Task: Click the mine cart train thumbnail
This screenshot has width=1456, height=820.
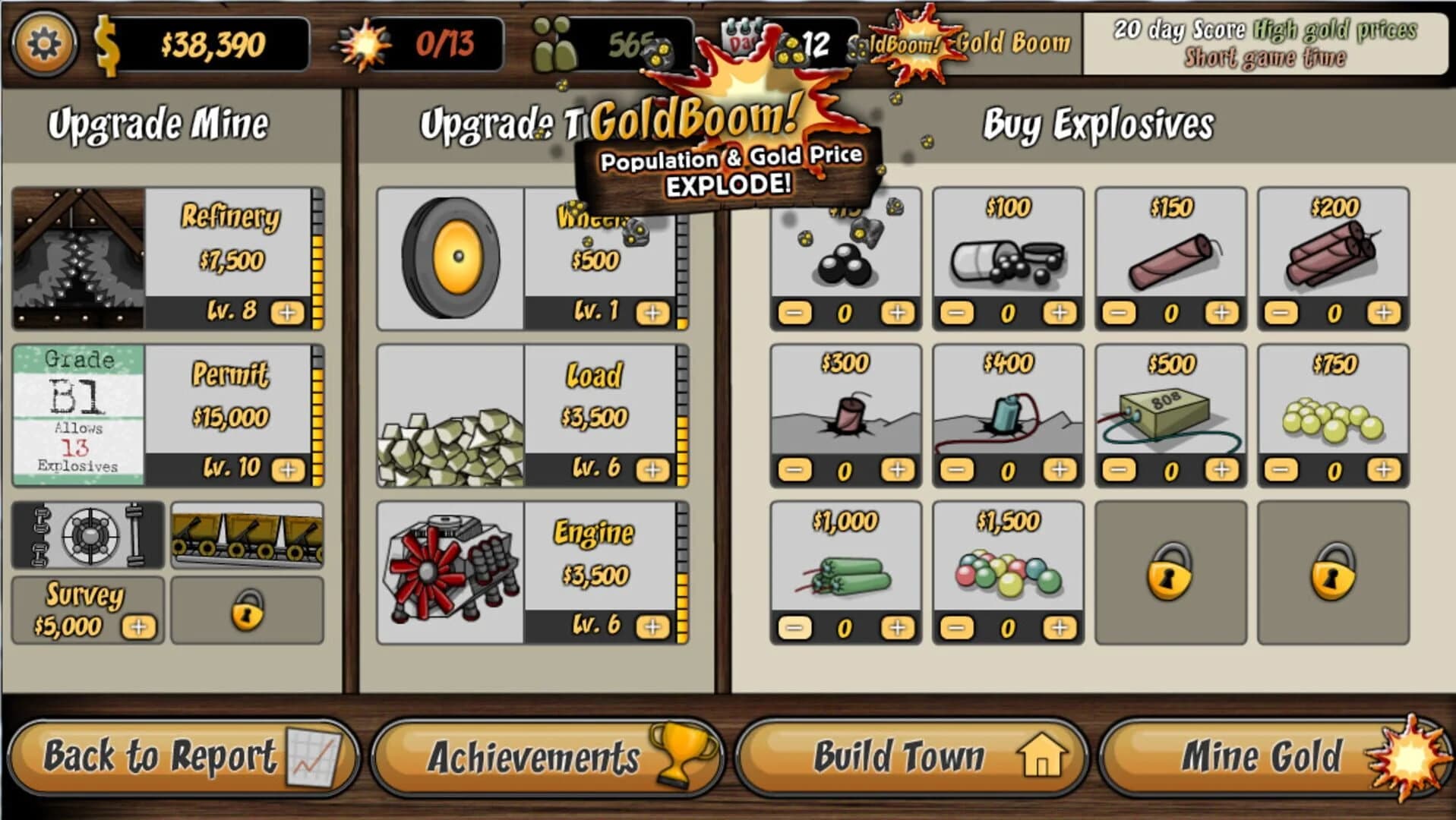Action: 248,536
